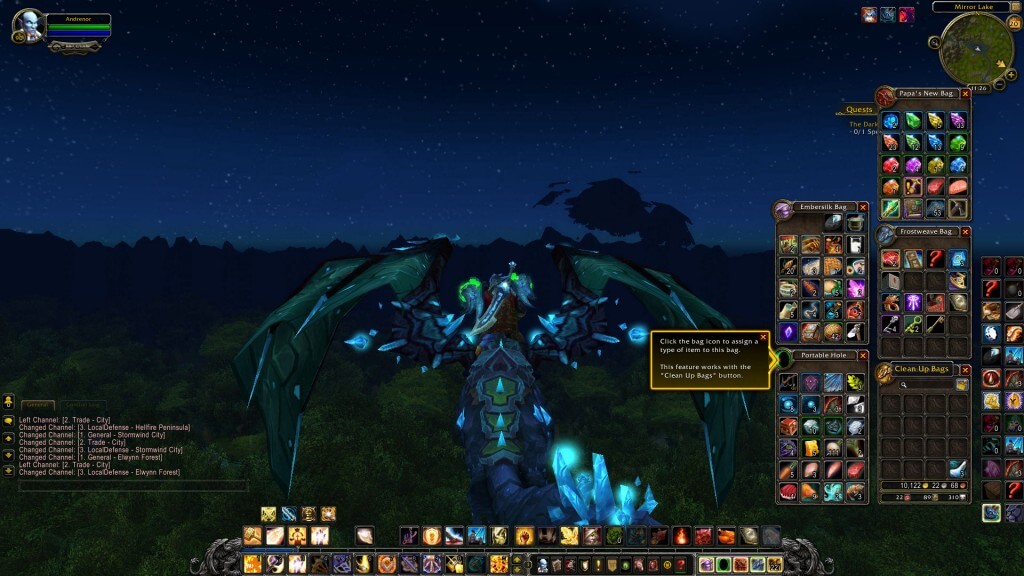
Task: Close the Papa's New Bag window
Action: click(x=965, y=94)
